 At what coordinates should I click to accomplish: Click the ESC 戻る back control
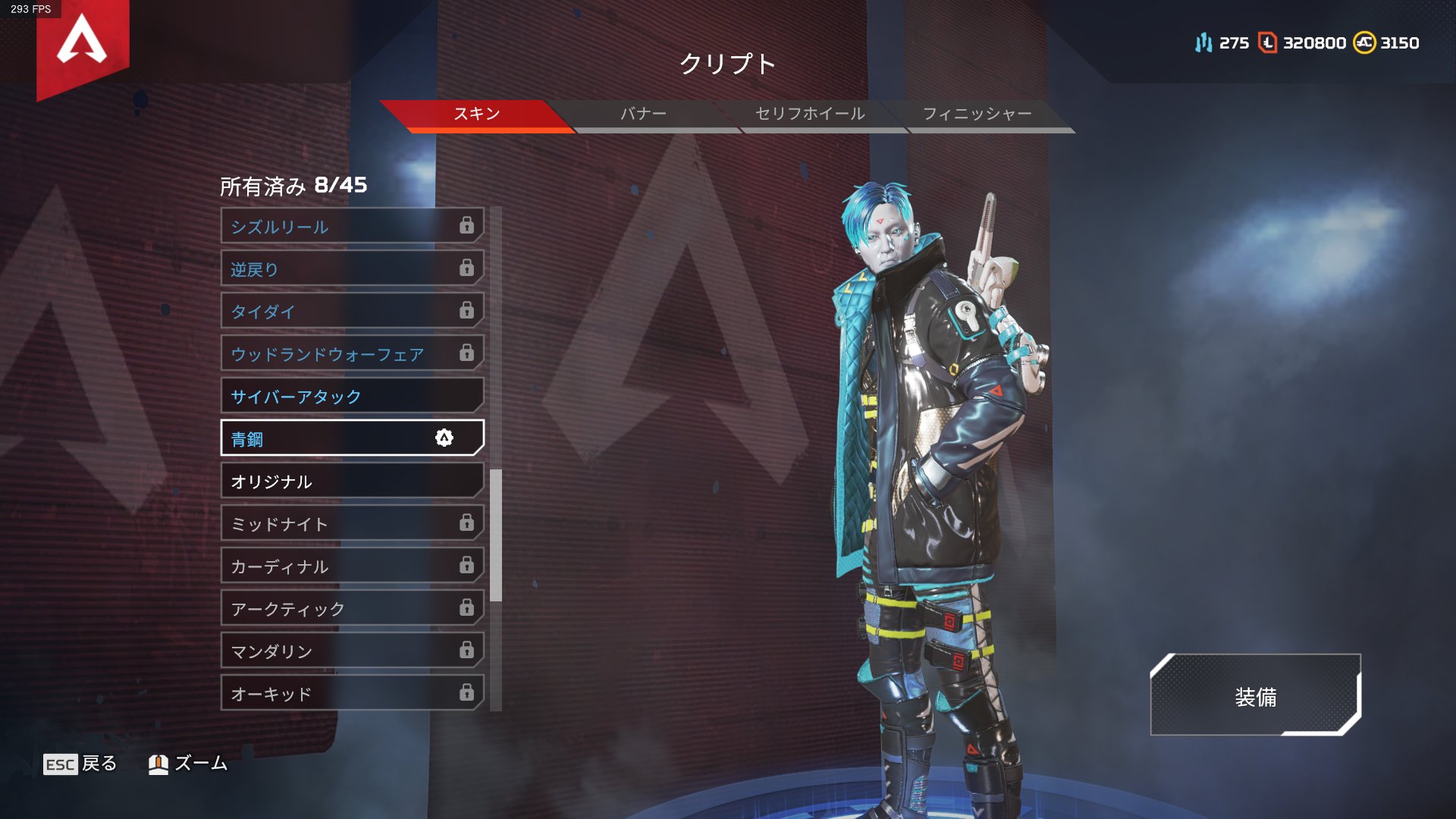tap(80, 764)
